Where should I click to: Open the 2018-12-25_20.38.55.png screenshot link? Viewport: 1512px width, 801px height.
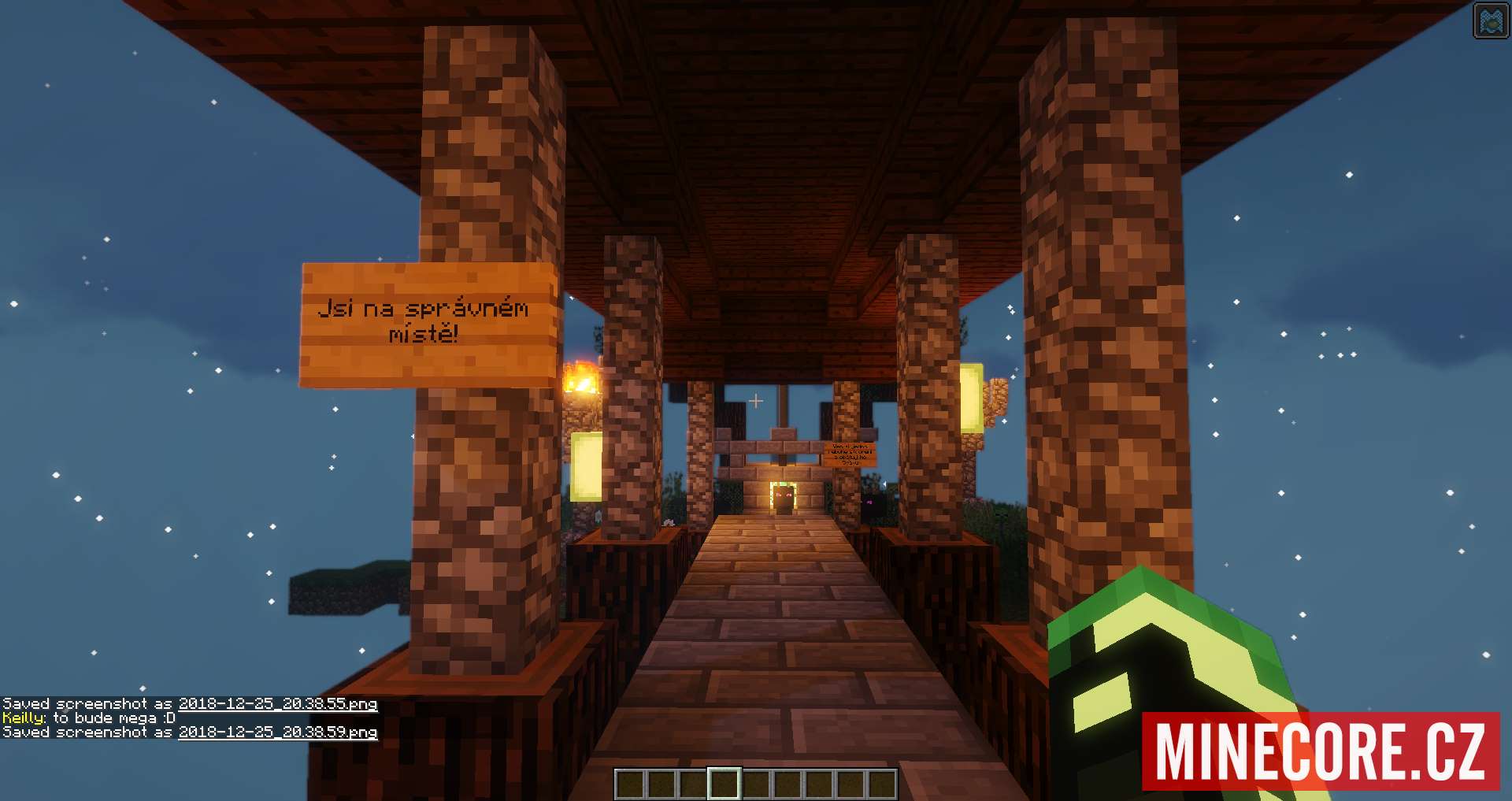[277, 704]
